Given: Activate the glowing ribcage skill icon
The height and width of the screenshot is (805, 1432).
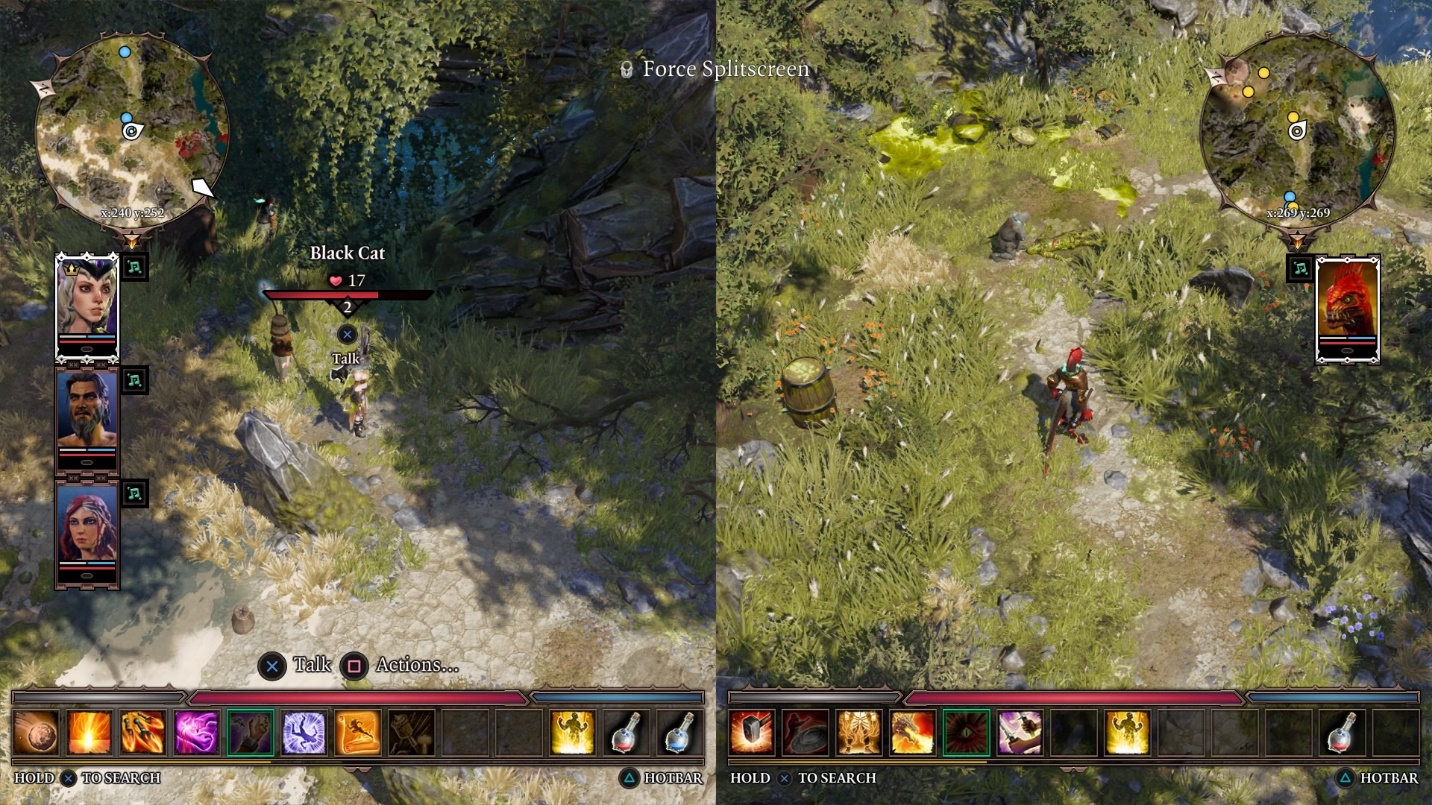Looking at the screenshot, I should [x=859, y=732].
